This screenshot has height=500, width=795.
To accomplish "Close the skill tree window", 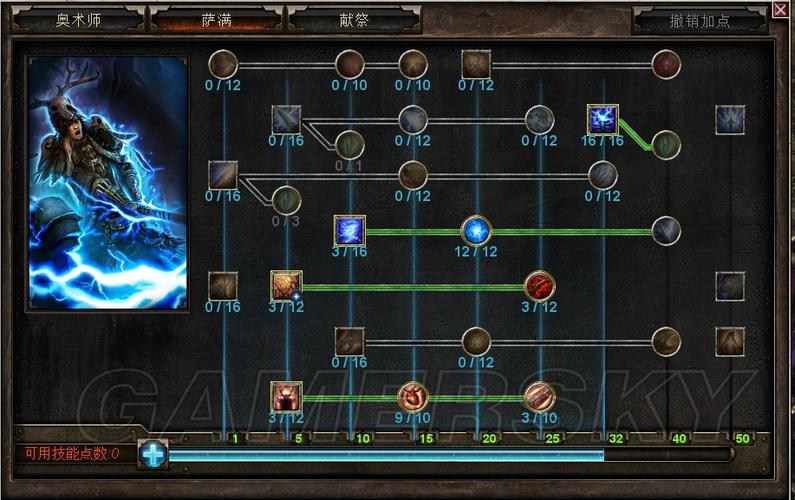I will (781, 11).
